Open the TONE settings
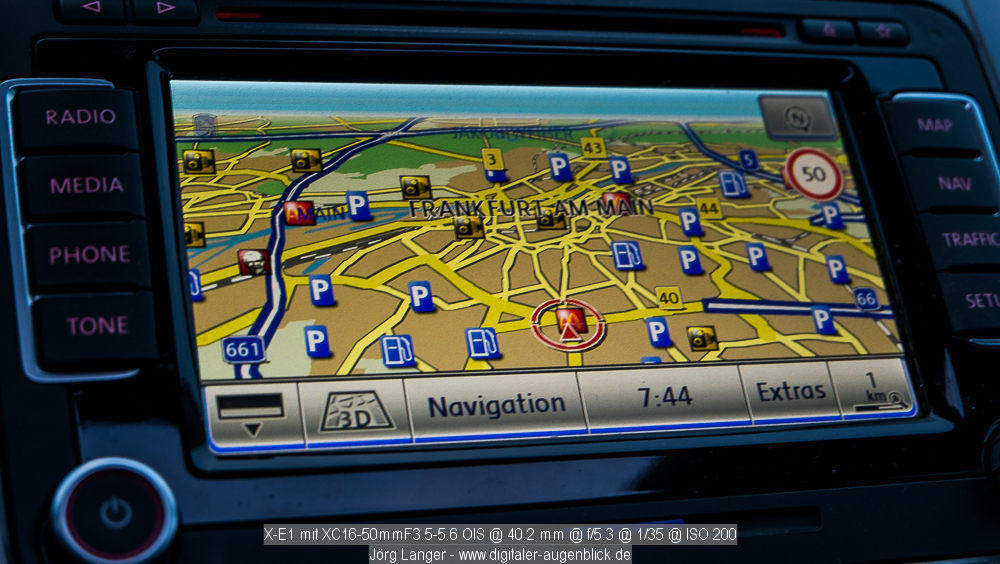Image resolution: width=1000 pixels, height=564 pixels. pyautogui.click(x=97, y=326)
